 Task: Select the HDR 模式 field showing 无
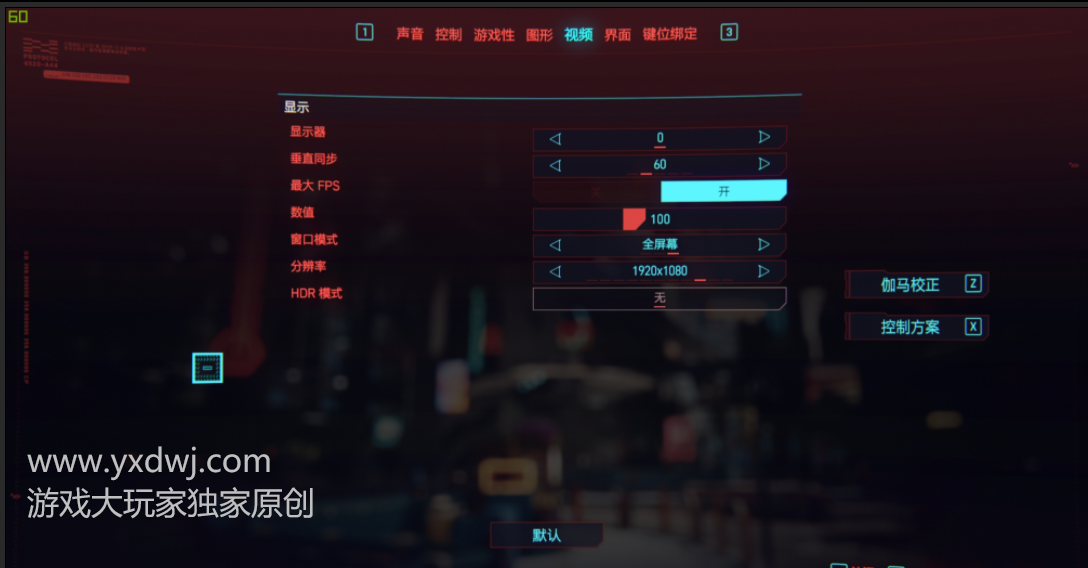pyautogui.click(x=659, y=298)
